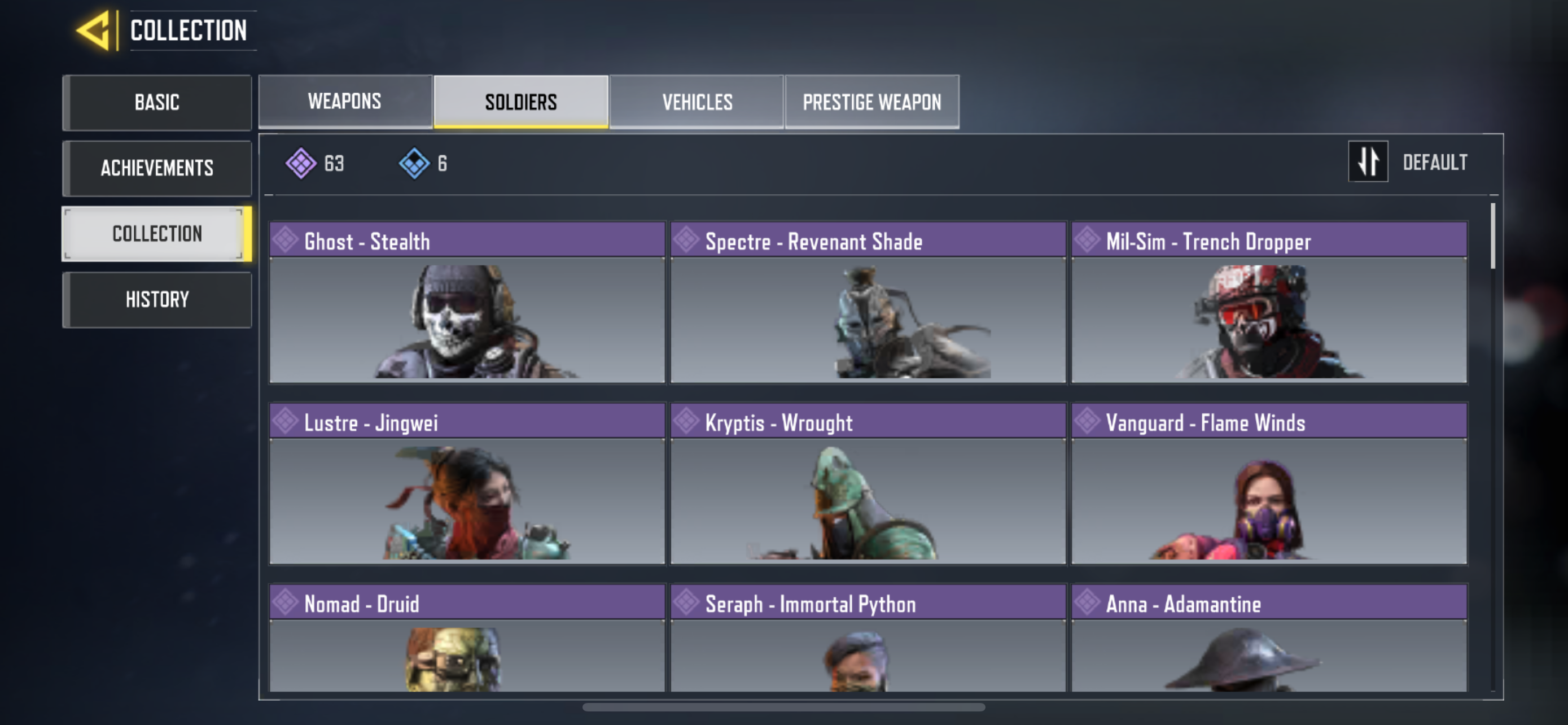Click the sort arrows icon beside DEFAULT
The image size is (1568, 725).
click(1368, 162)
